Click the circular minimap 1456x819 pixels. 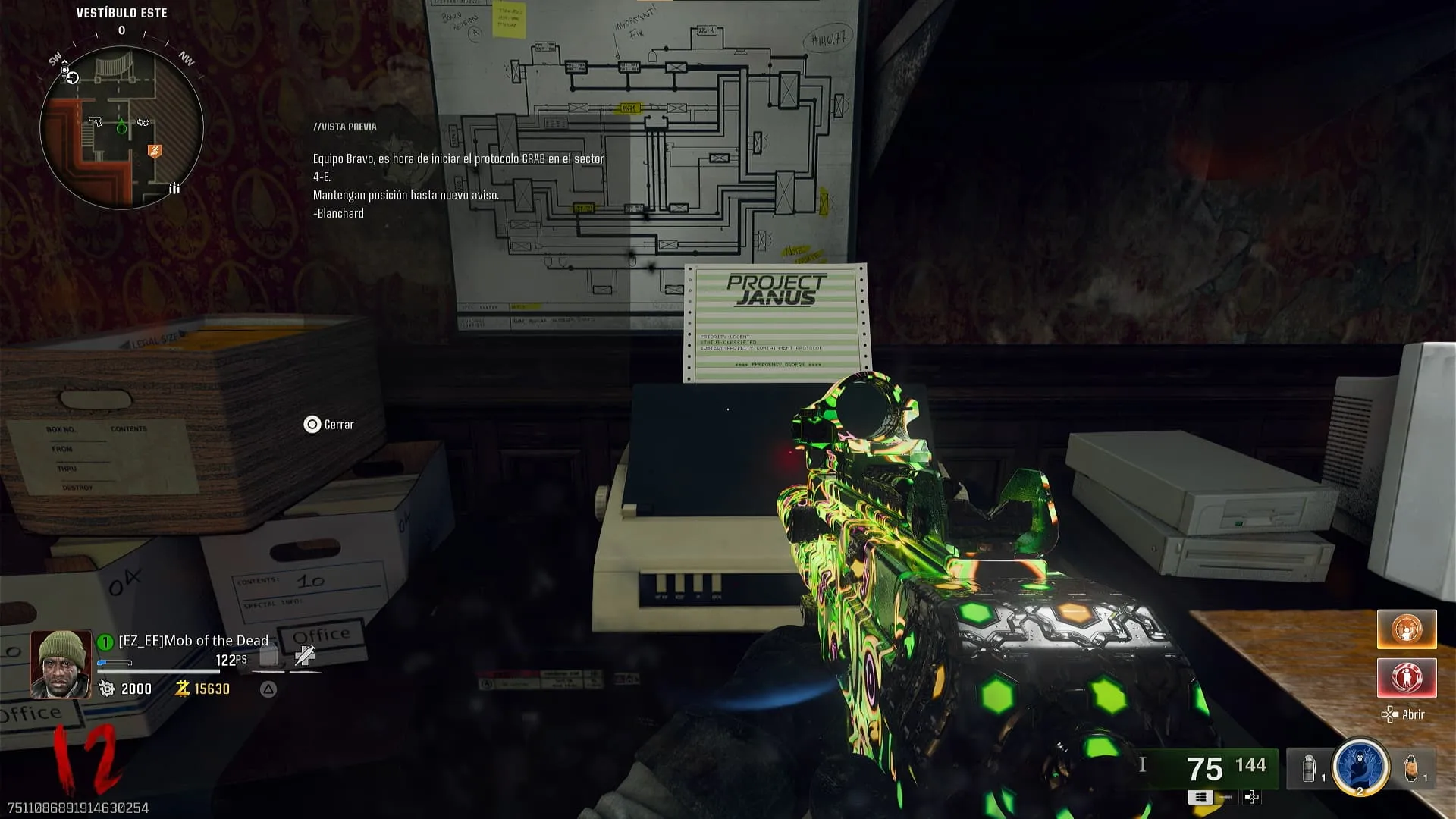121,127
